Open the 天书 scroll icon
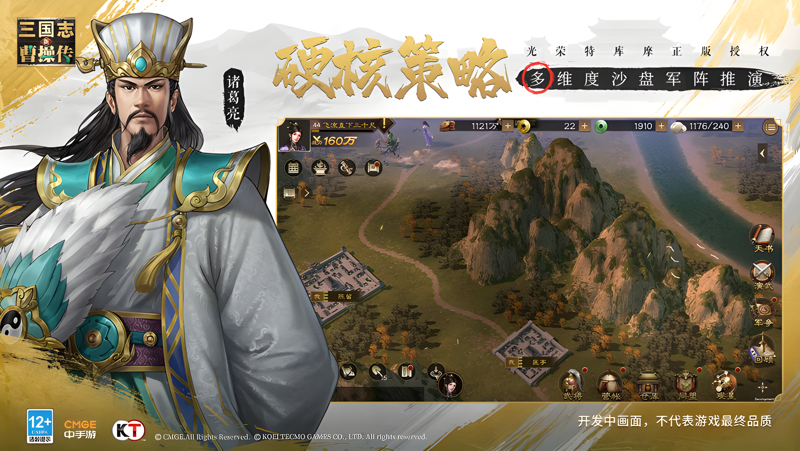This screenshot has width=800, height=451. (763, 236)
